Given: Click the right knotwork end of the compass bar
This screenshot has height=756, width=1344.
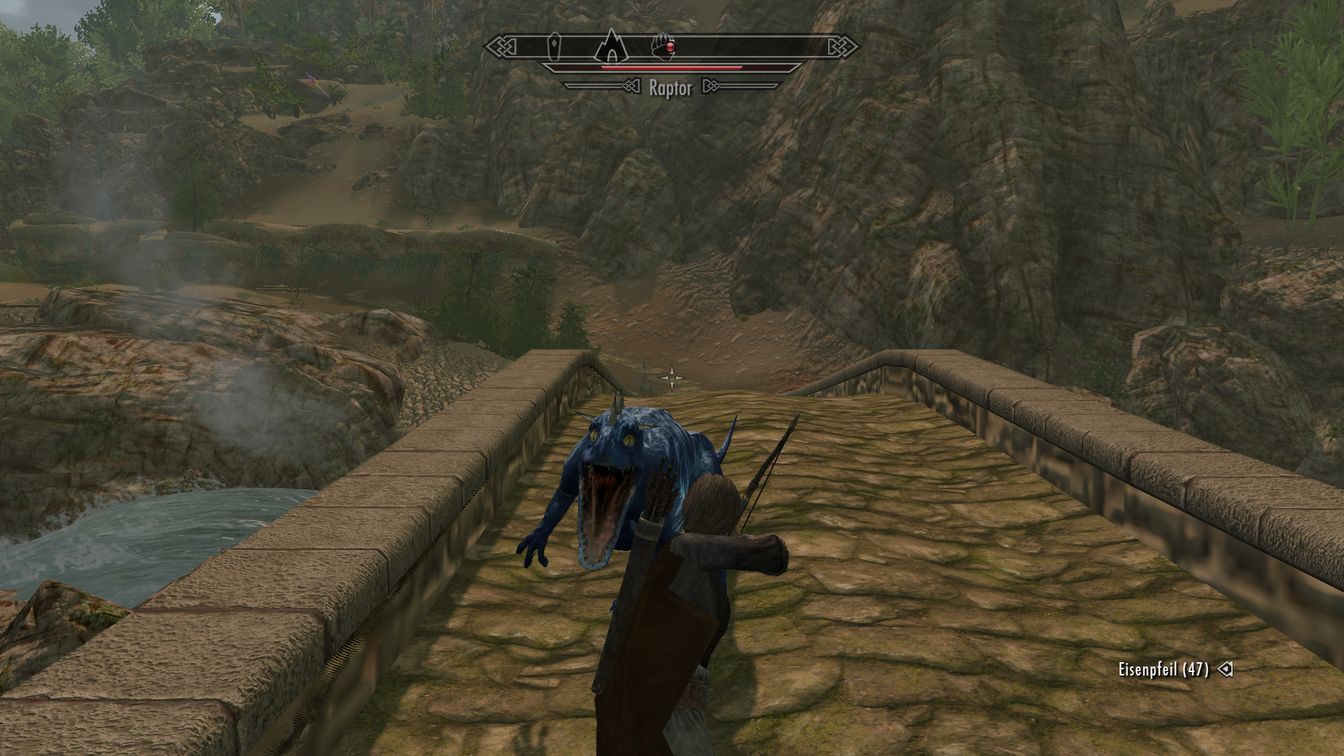Looking at the screenshot, I should [841, 45].
